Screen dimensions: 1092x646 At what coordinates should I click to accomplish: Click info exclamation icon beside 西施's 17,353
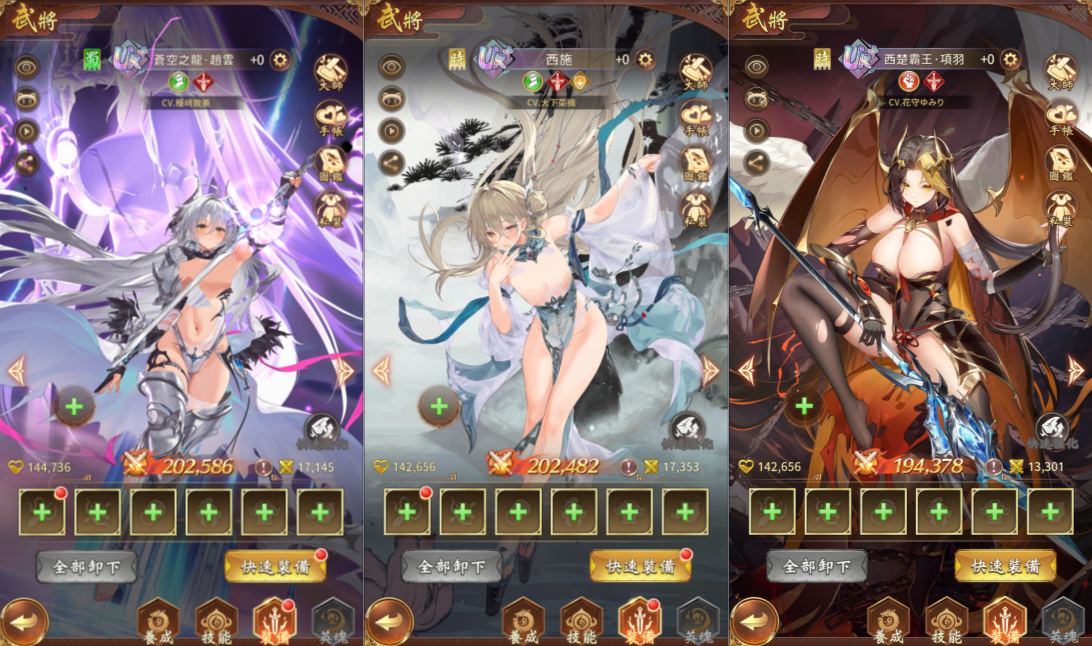tap(628, 466)
